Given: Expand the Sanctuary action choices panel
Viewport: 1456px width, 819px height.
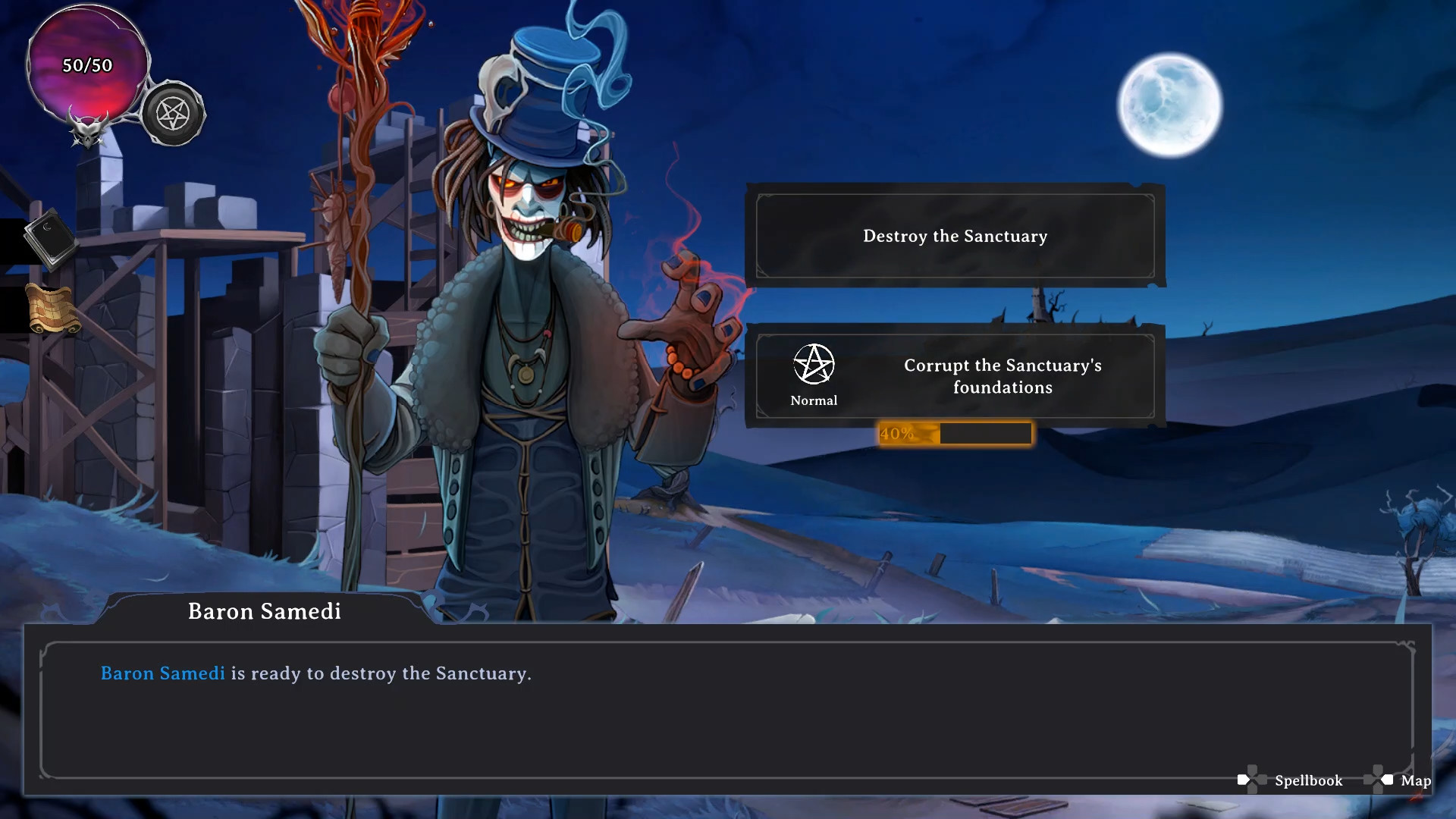Looking at the screenshot, I should [955, 303].
